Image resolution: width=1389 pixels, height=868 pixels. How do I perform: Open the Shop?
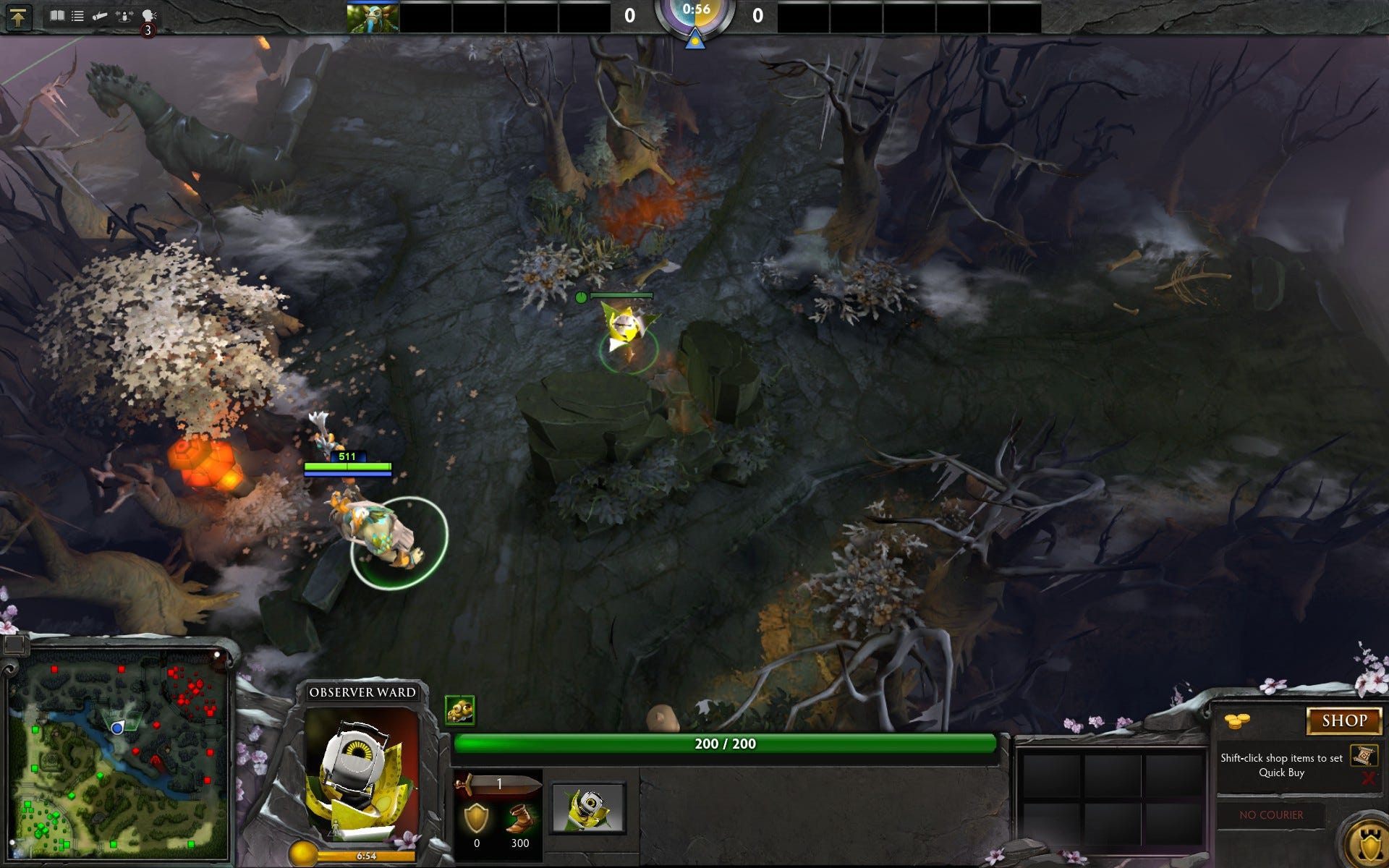[x=1343, y=720]
